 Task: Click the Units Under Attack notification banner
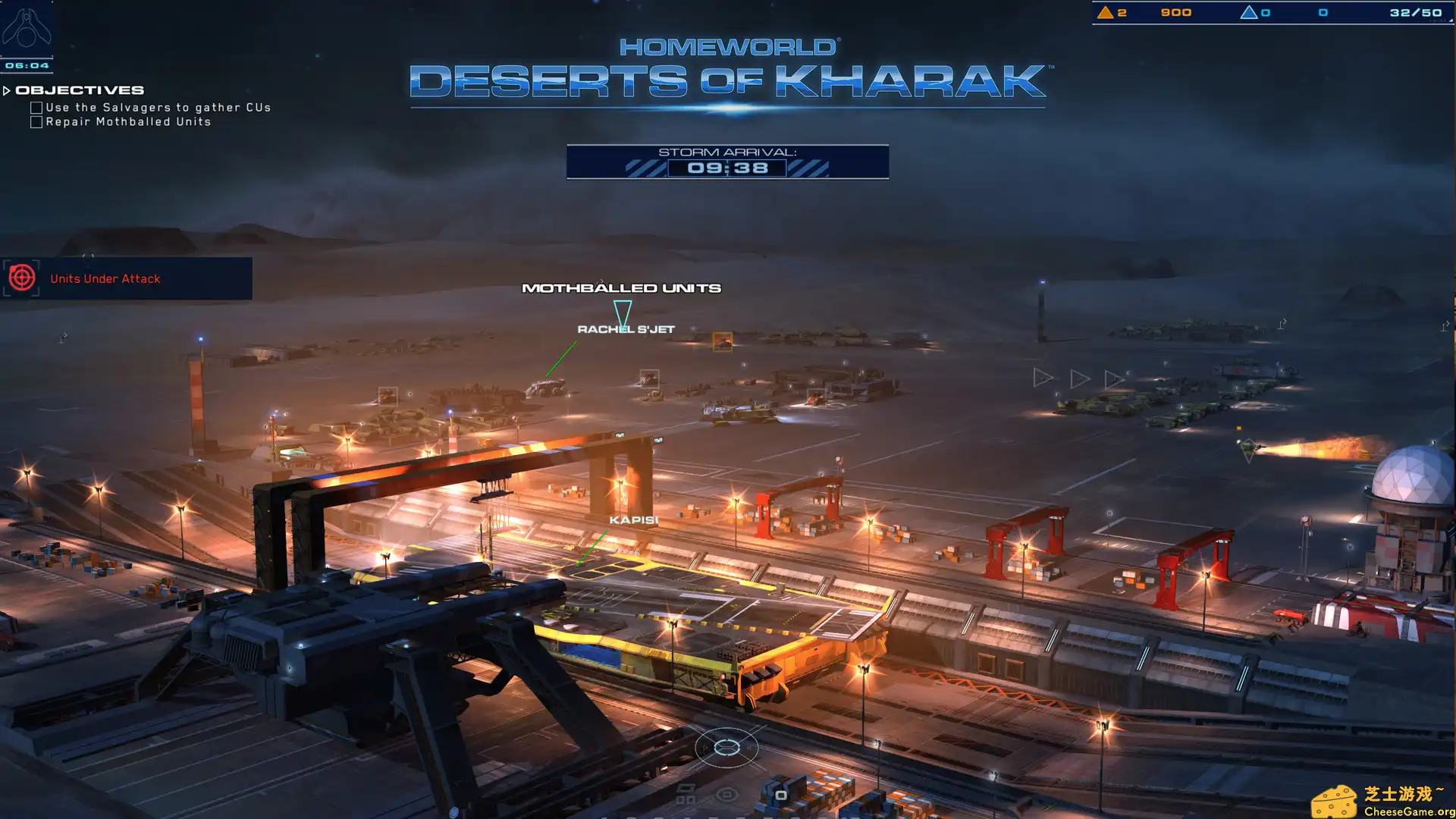[x=106, y=278]
